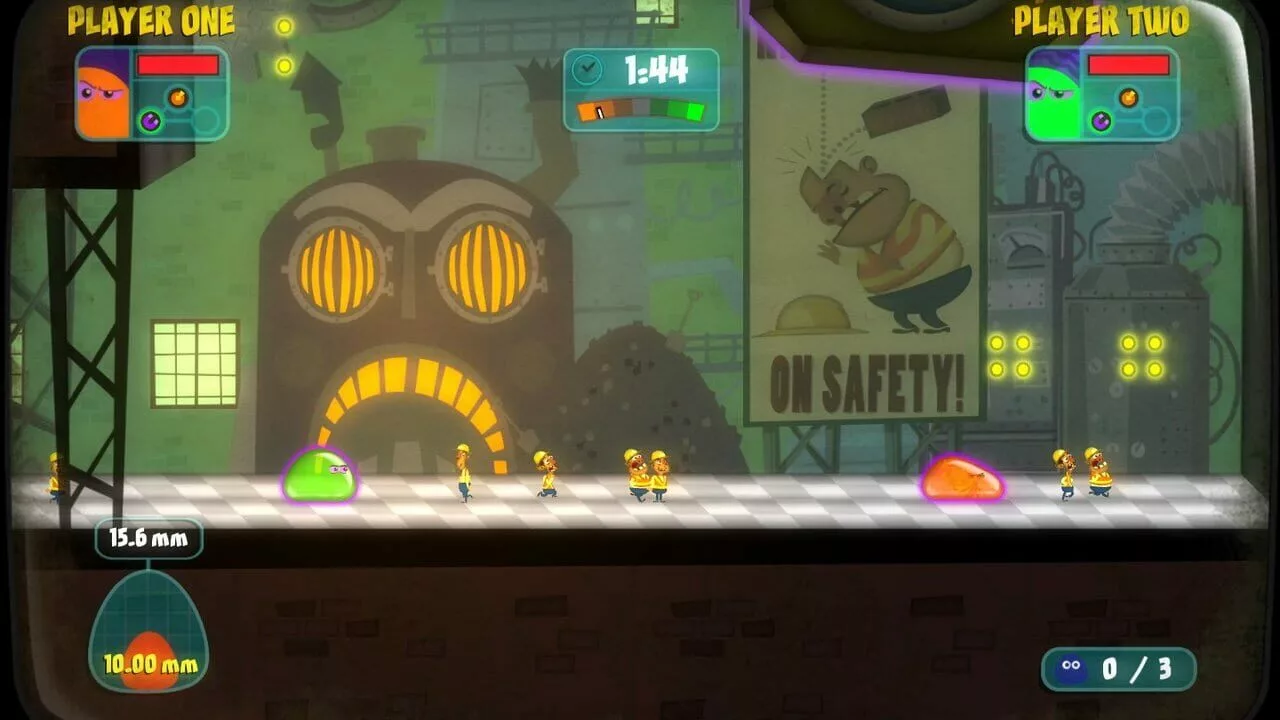Activate Player One's orange orb ability
Image resolution: width=1280 pixels, height=720 pixels.
pos(178,97)
